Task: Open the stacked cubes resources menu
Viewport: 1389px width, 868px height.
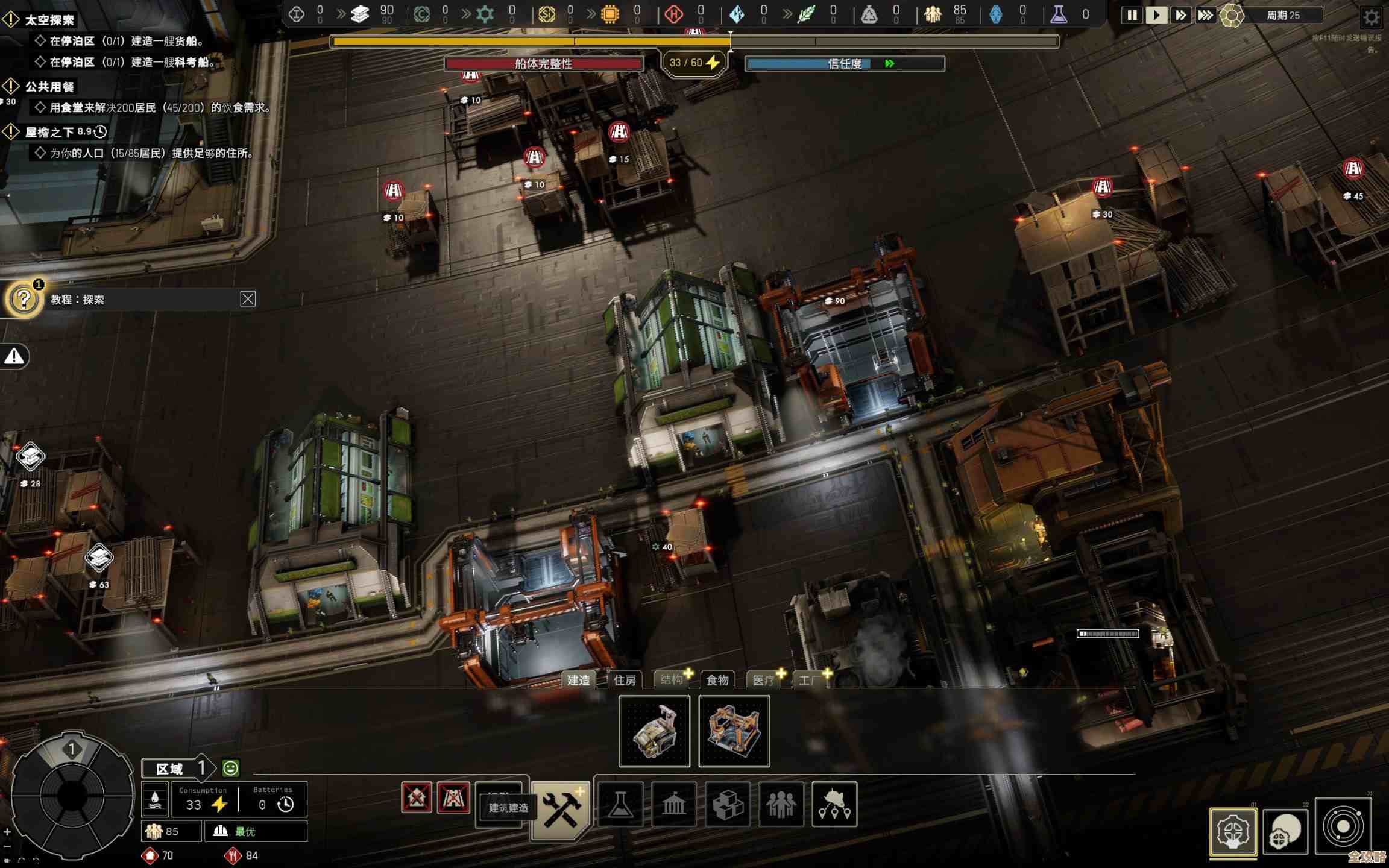Action: pos(727,804)
